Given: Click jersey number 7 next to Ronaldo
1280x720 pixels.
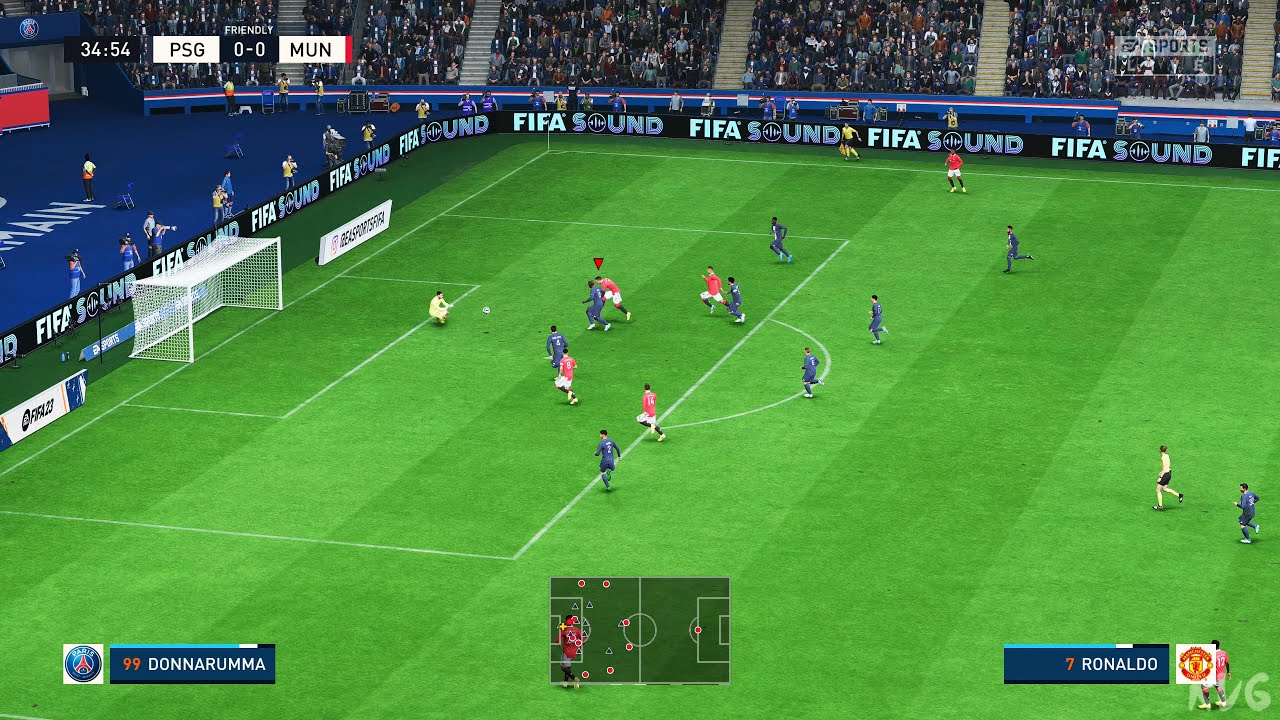Looking at the screenshot, I should pos(1070,663).
